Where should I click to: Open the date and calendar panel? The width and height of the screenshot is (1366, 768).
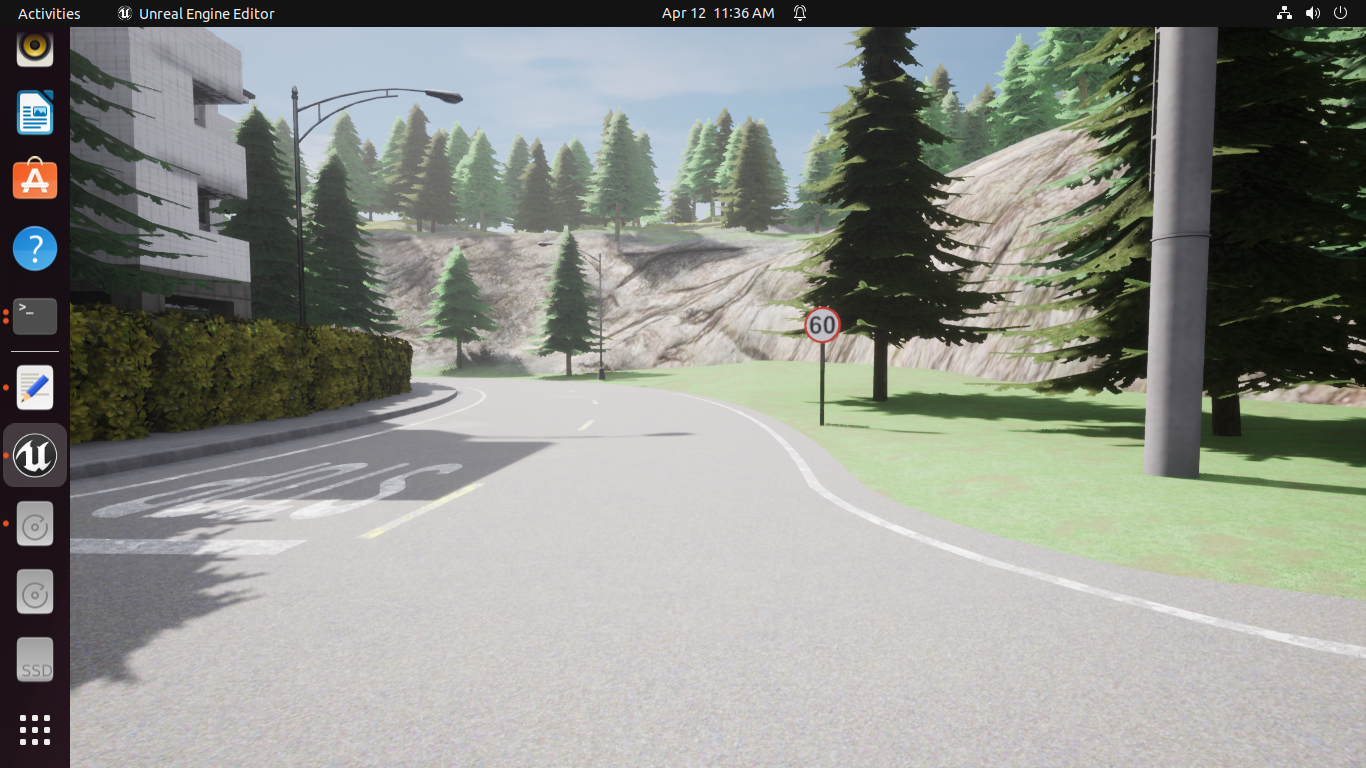pos(718,13)
